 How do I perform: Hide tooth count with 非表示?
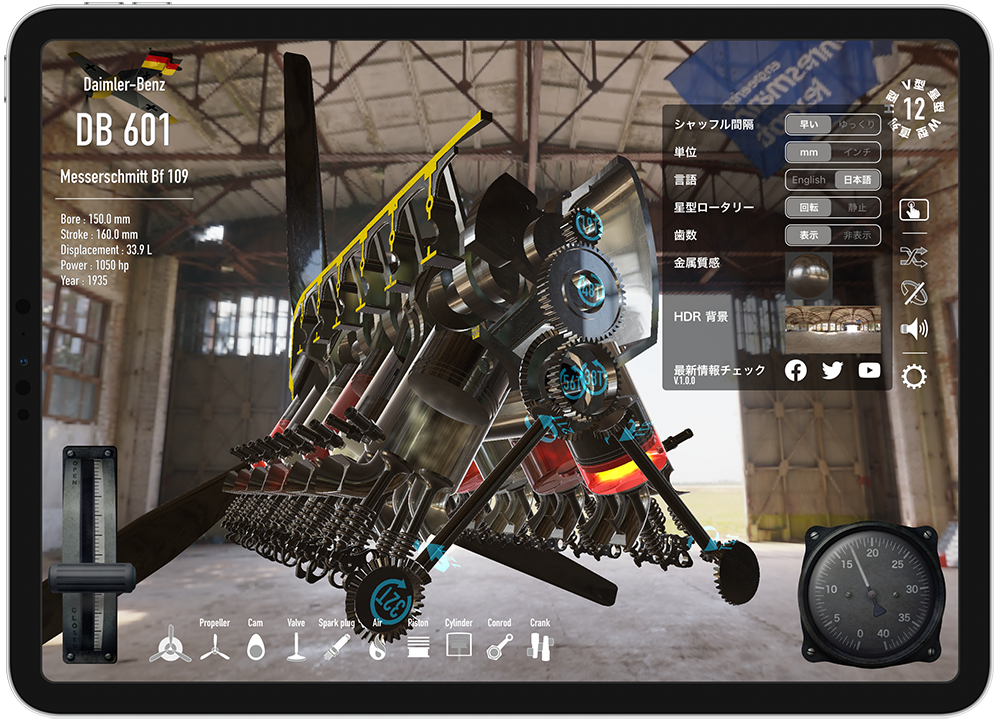(857, 236)
